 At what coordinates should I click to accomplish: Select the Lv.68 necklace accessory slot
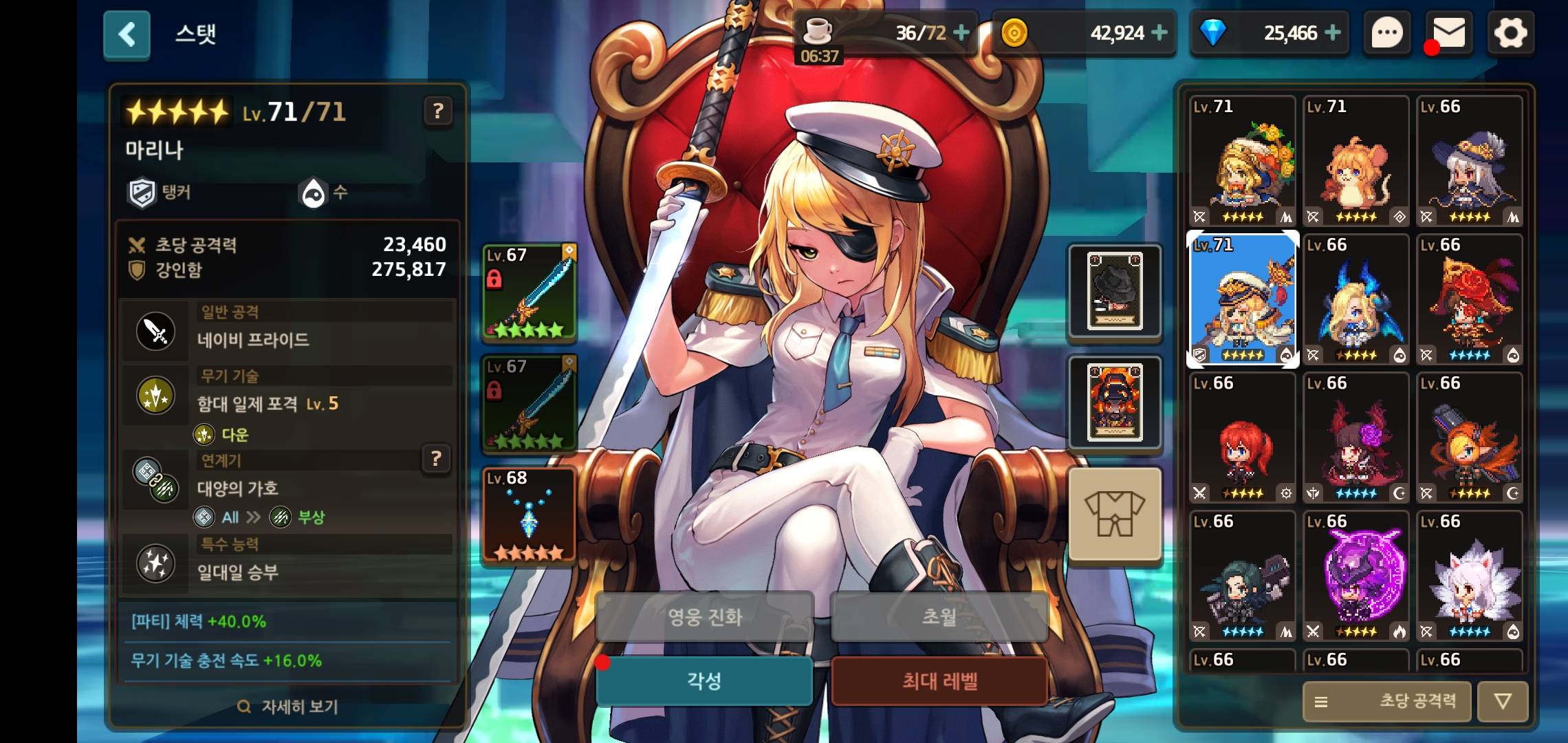[x=529, y=515]
